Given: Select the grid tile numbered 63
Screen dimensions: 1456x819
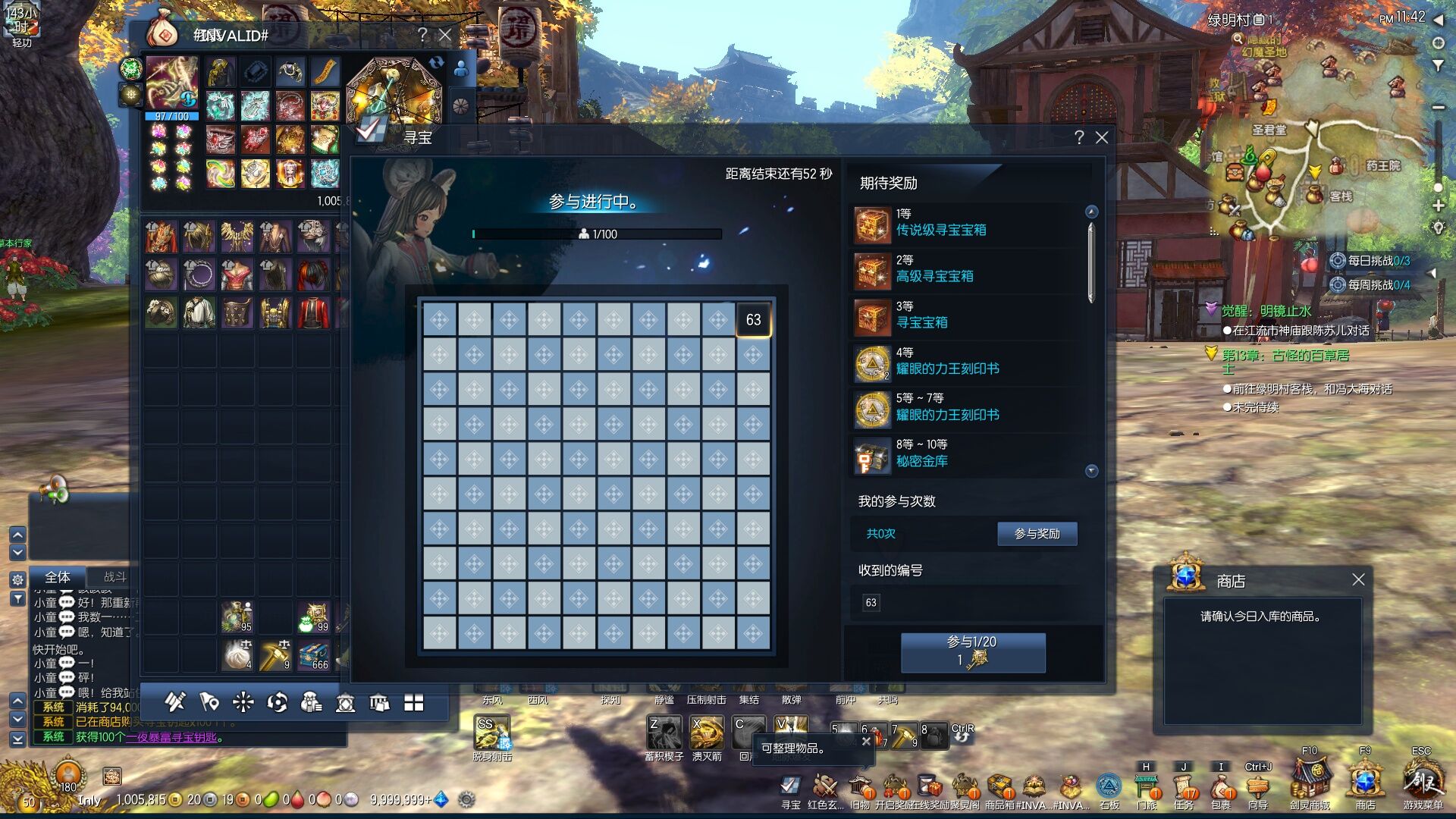Looking at the screenshot, I should click(753, 320).
